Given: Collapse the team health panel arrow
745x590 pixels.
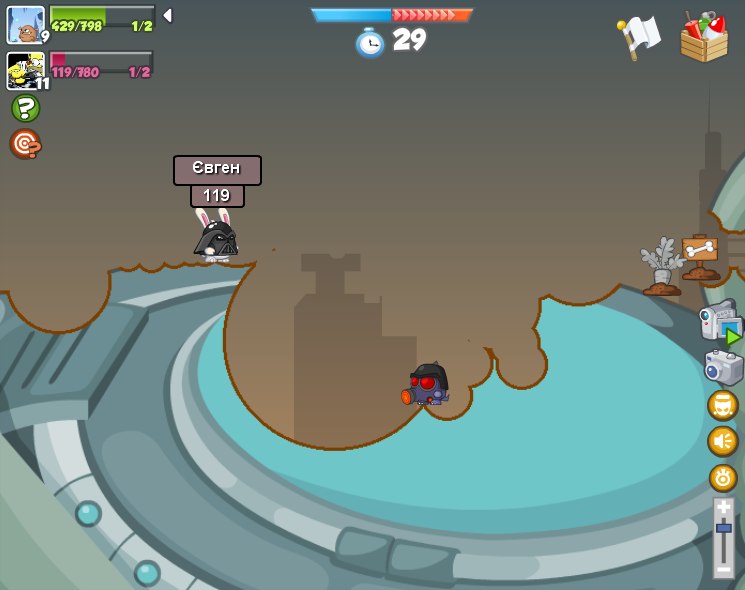Looking at the screenshot, I should pyautogui.click(x=168, y=15).
